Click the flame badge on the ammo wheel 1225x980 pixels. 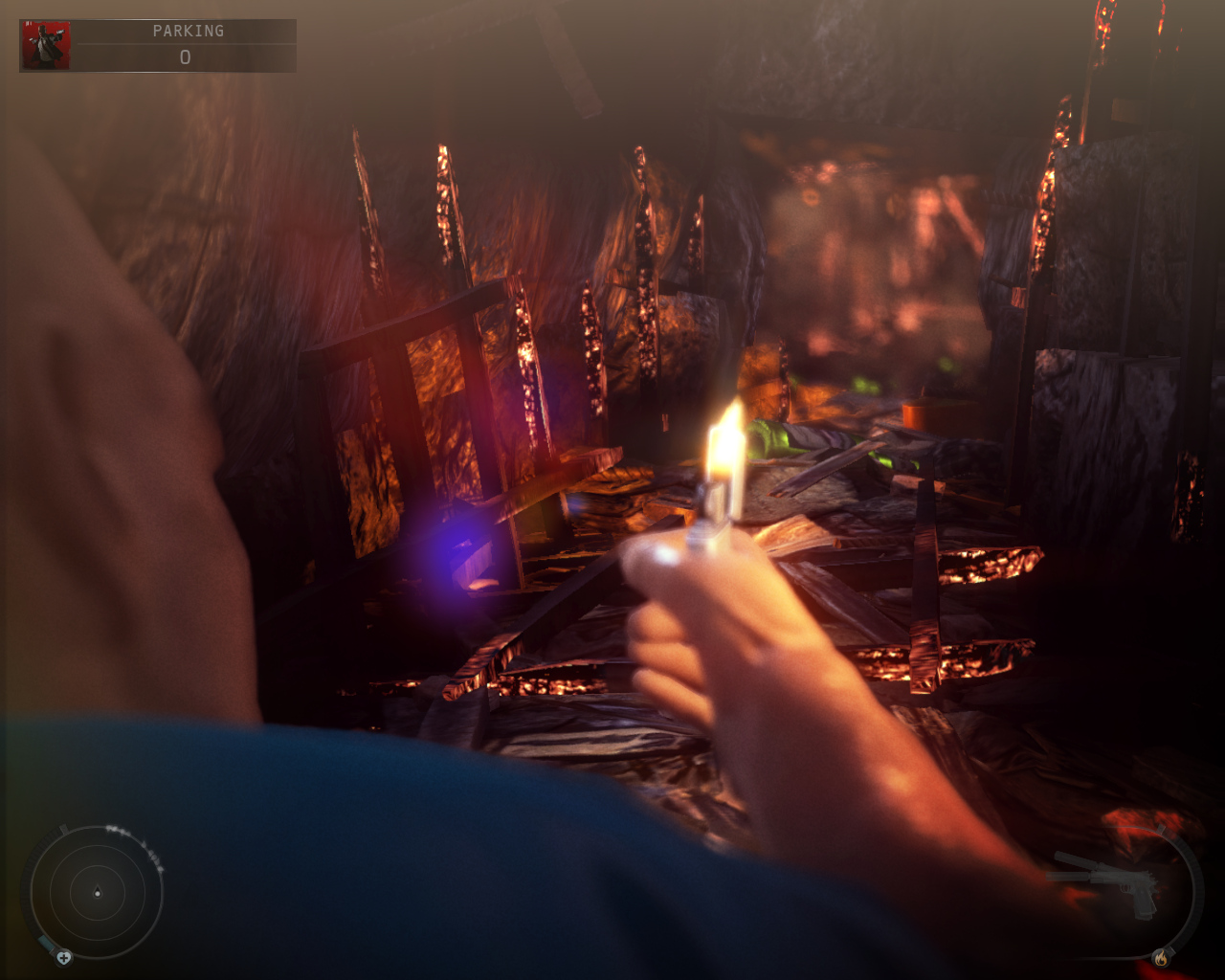(1161, 959)
